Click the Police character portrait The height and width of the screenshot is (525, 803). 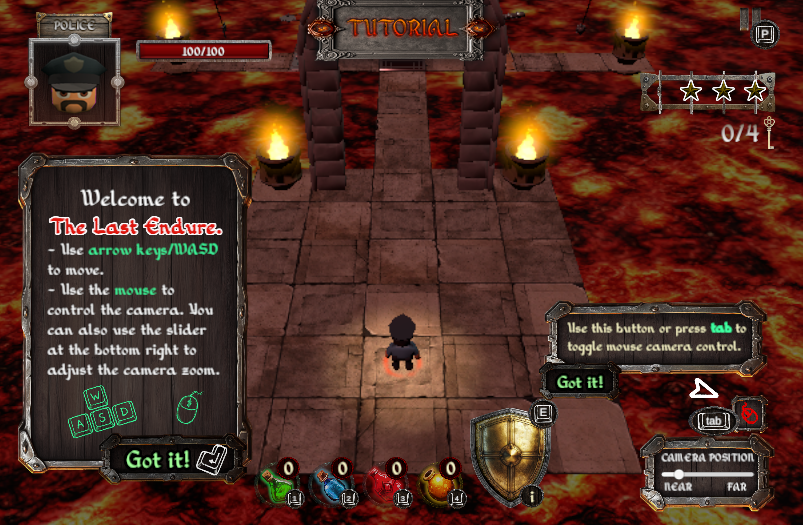[x=74, y=81]
